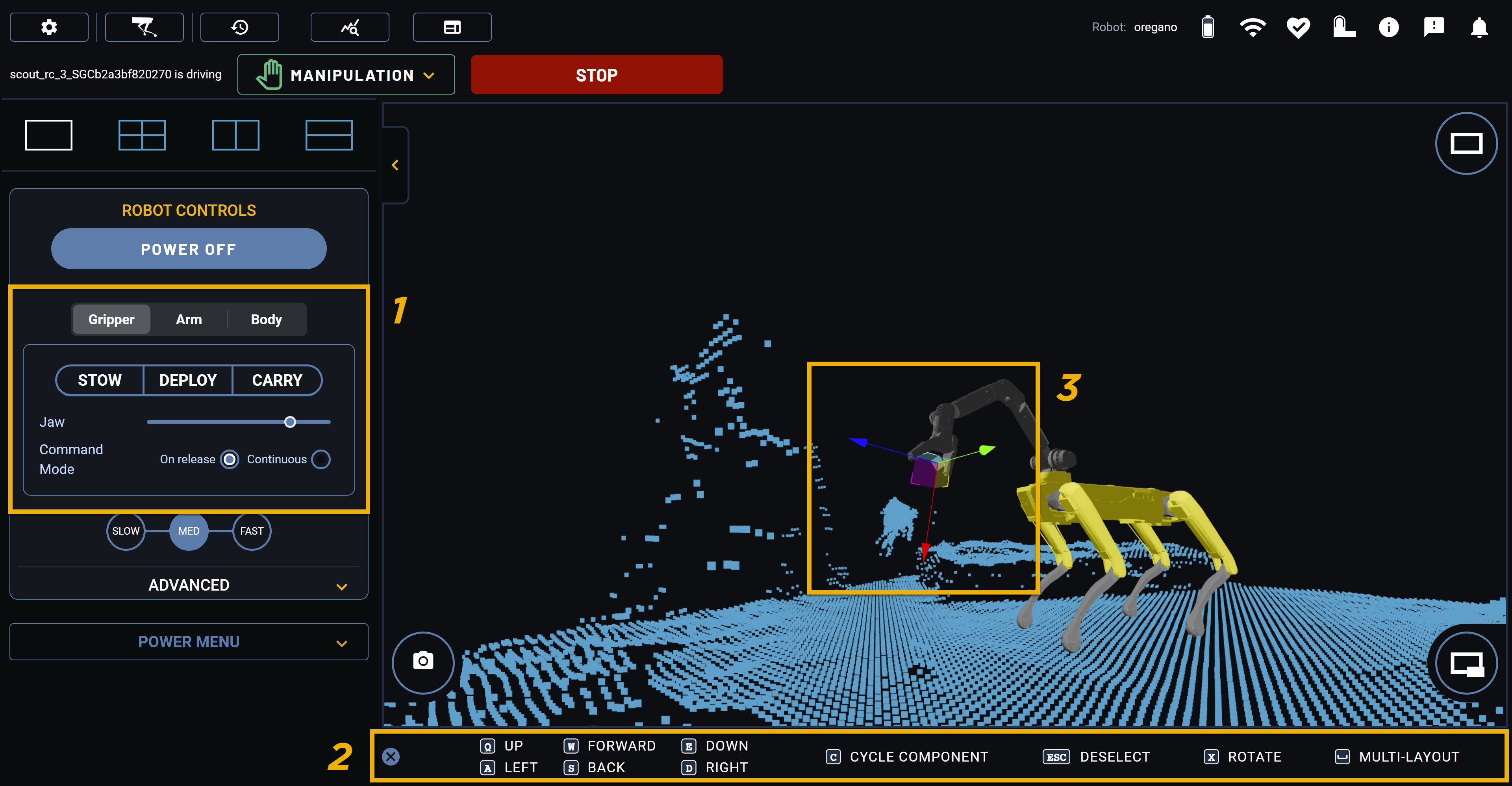Image resolution: width=1512 pixels, height=786 pixels.
Task: Open the session history view
Action: click(239, 26)
